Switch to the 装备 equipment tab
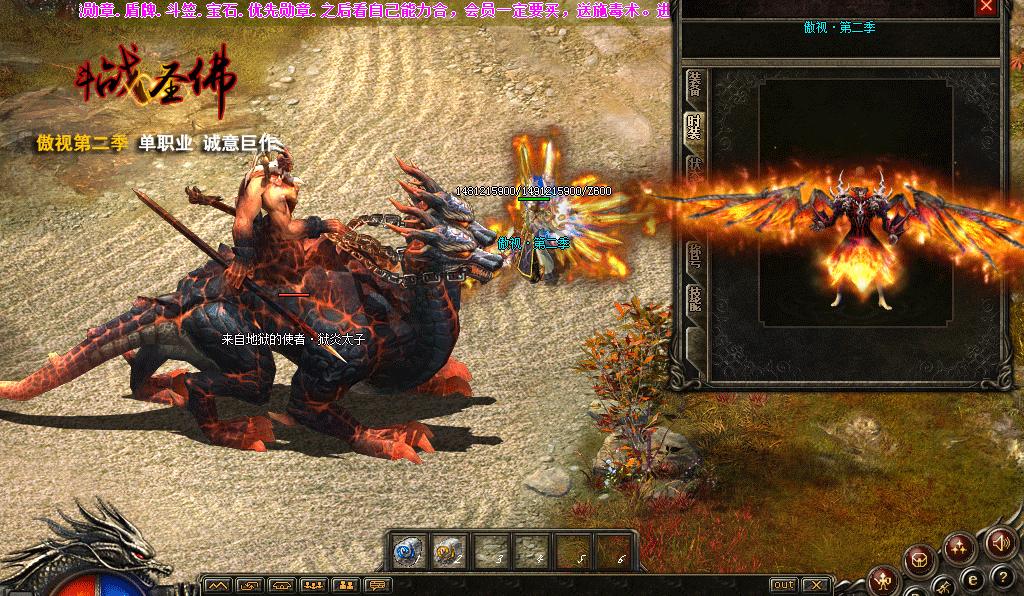Image resolution: width=1024 pixels, height=596 pixels. click(x=692, y=85)
